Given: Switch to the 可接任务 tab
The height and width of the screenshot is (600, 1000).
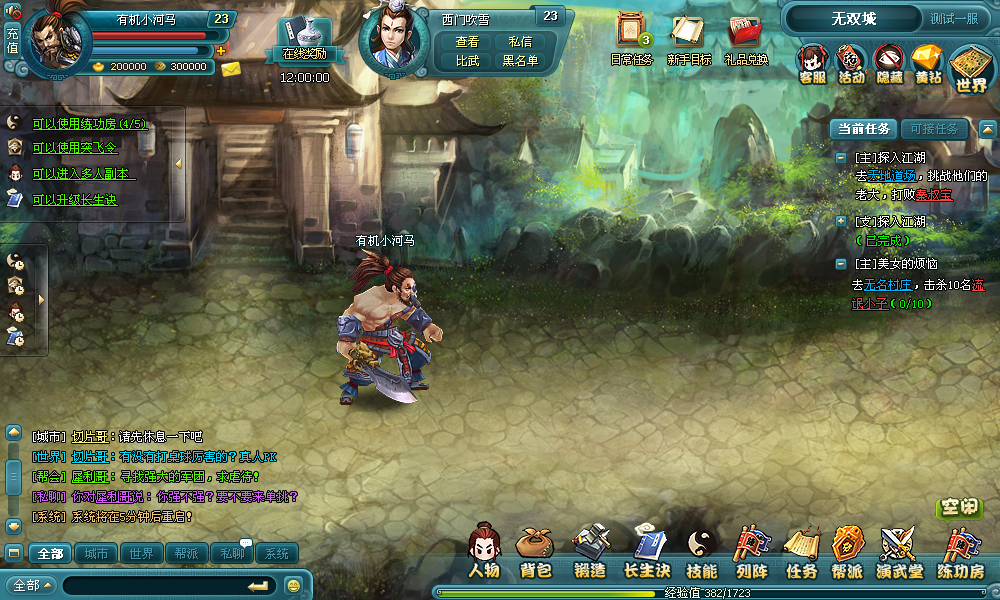Looking at the screenshot, I should pyautogui.click(x=934, y=129).
